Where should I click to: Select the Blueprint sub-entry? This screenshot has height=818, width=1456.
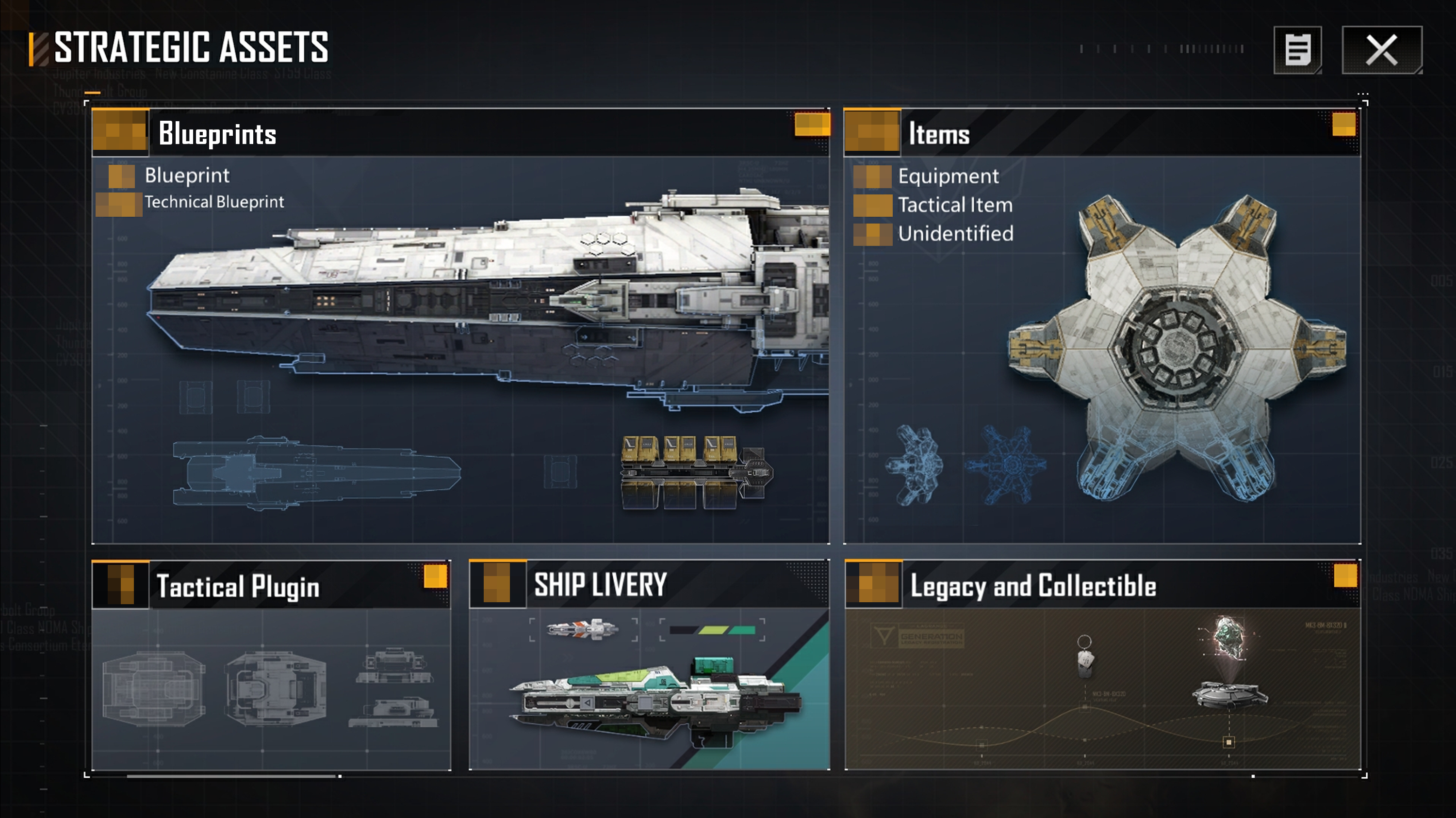tap(186, 176)
